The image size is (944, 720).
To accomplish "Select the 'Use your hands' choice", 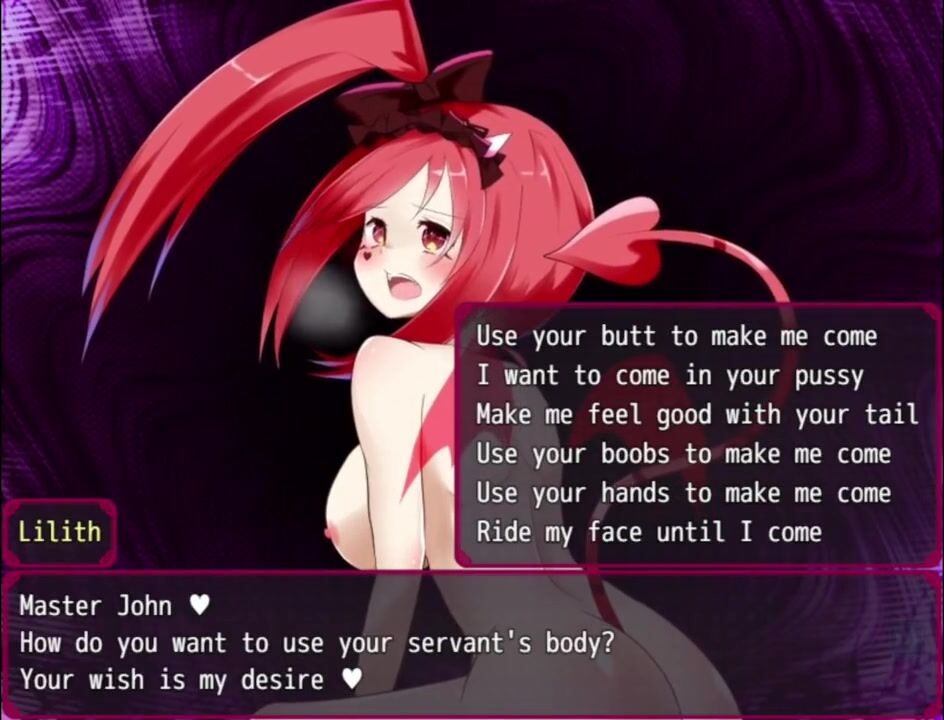I will (x=682, y=493).
